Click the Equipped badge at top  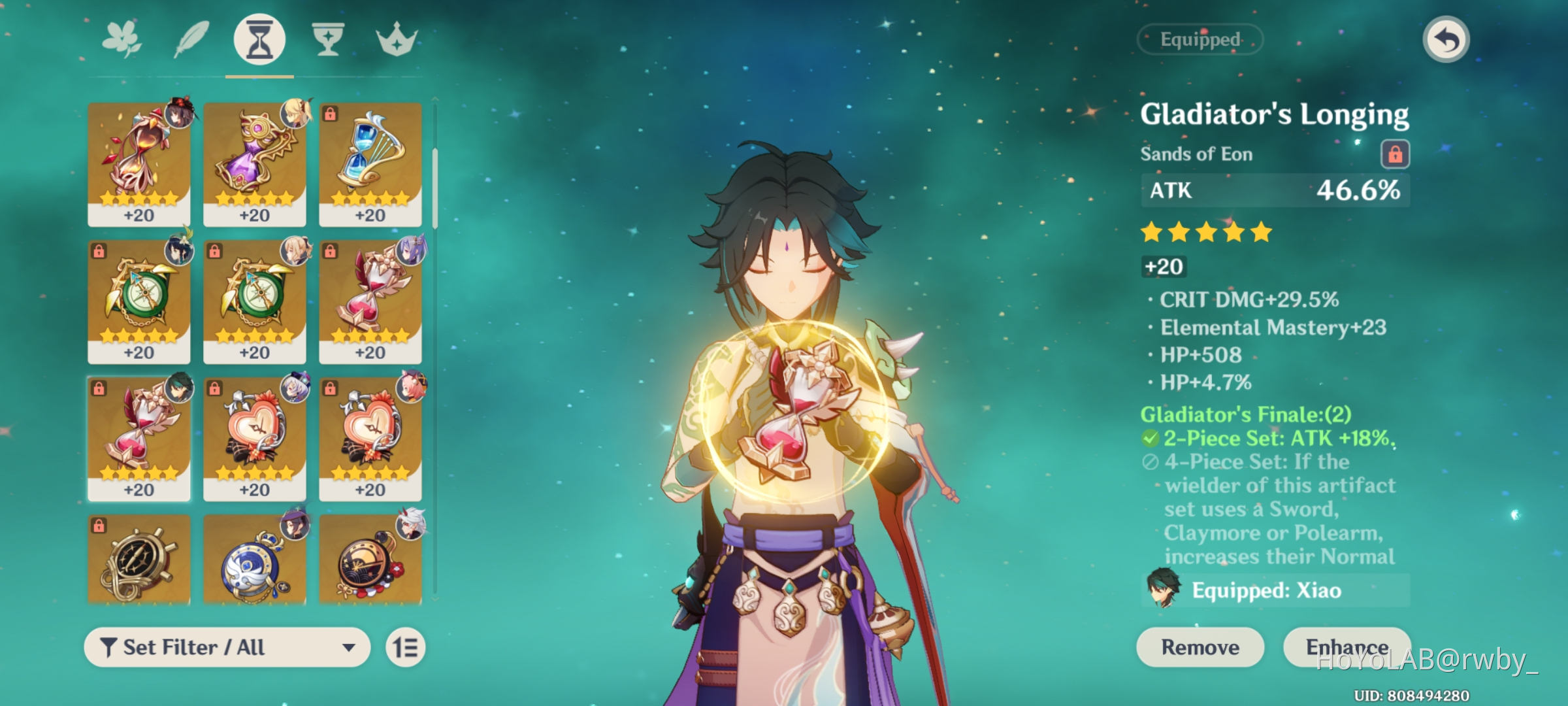[1200, 39]
